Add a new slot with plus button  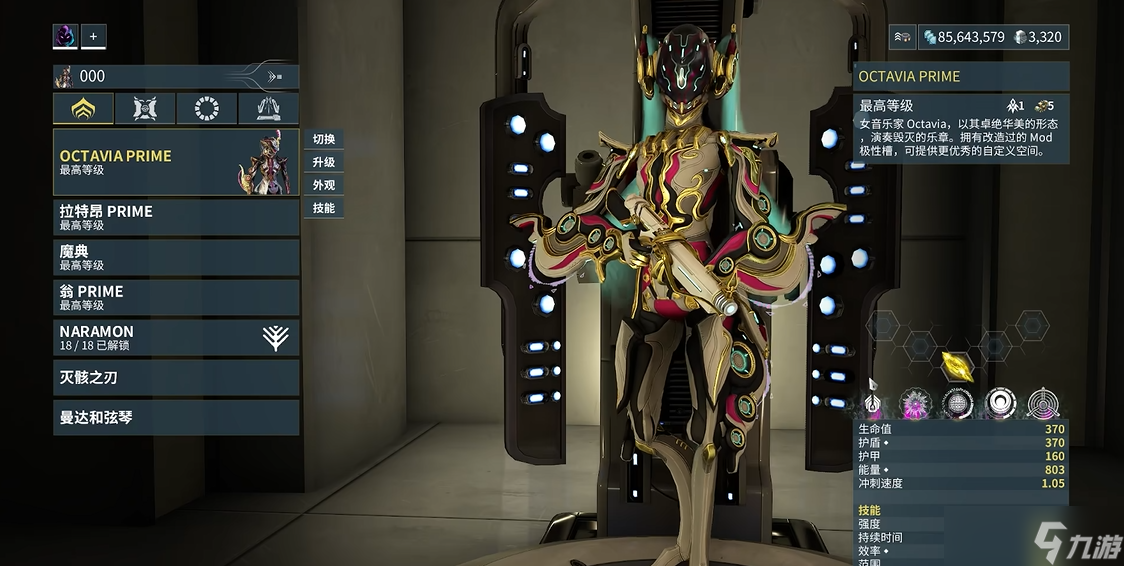click(93, 37)
